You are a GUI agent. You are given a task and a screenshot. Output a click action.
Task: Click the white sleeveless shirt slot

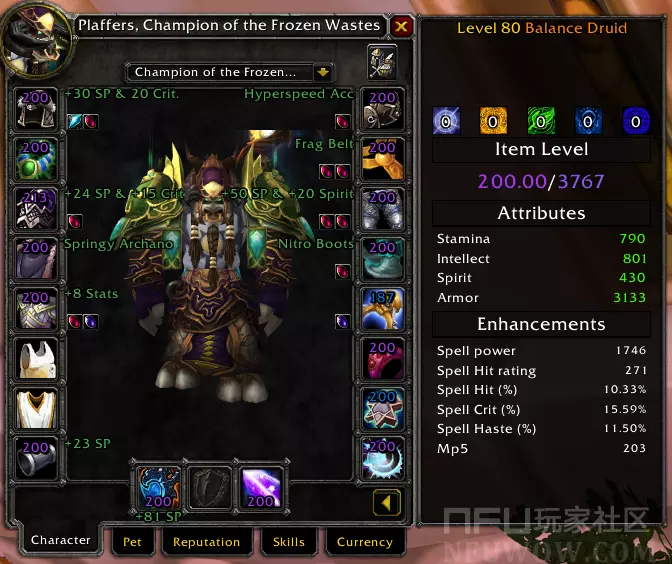[35, 358]
